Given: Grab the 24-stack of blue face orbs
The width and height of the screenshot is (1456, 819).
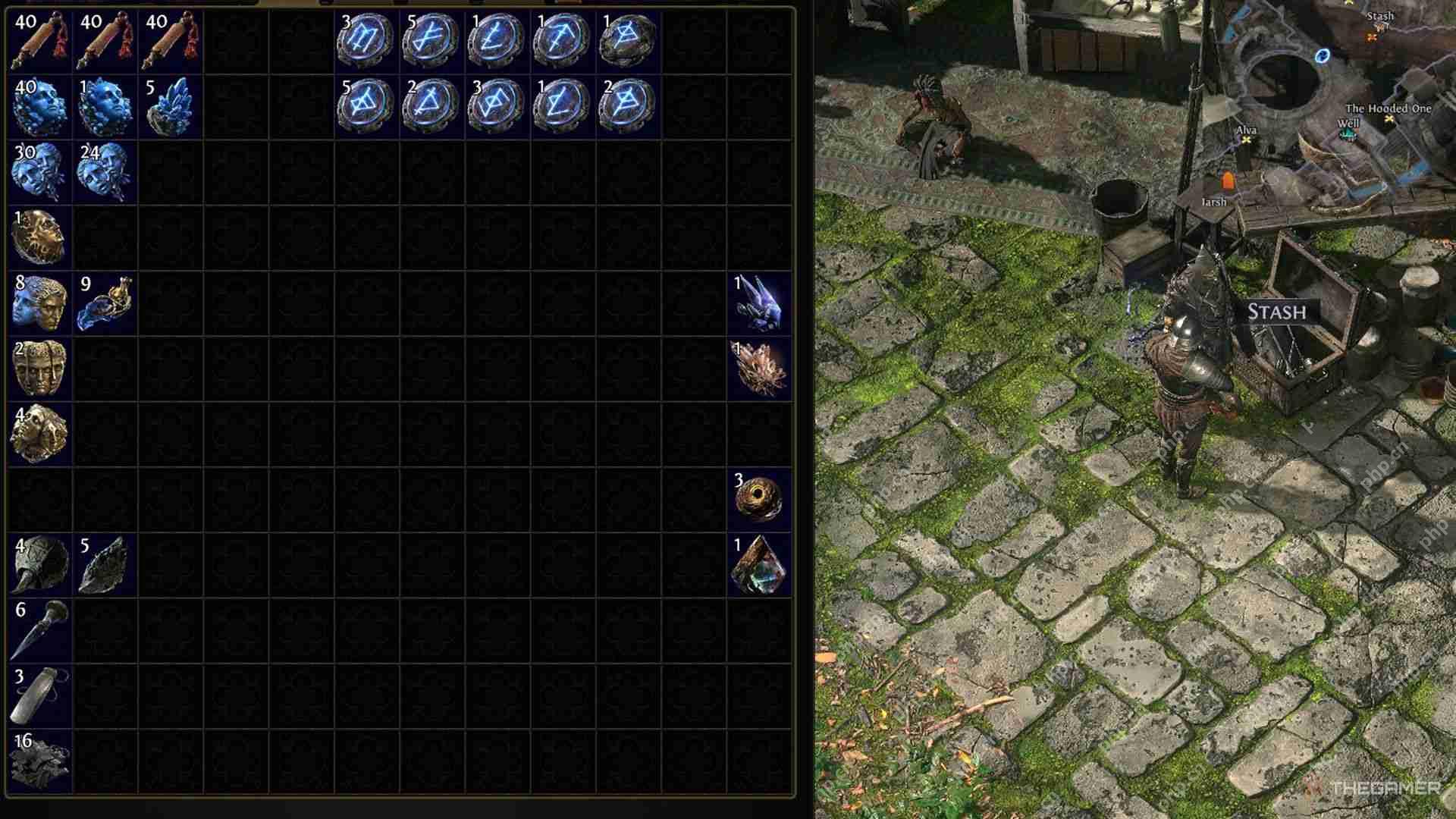Looking at the screenshot, I should click(x=105, y=173).
